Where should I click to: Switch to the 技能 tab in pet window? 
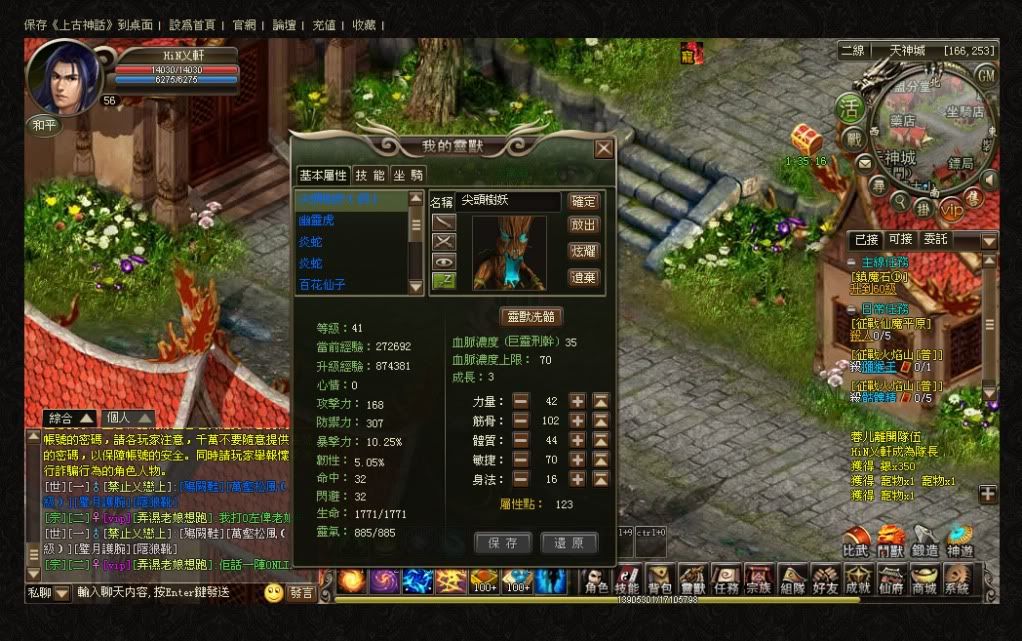[x=369, y=175]
